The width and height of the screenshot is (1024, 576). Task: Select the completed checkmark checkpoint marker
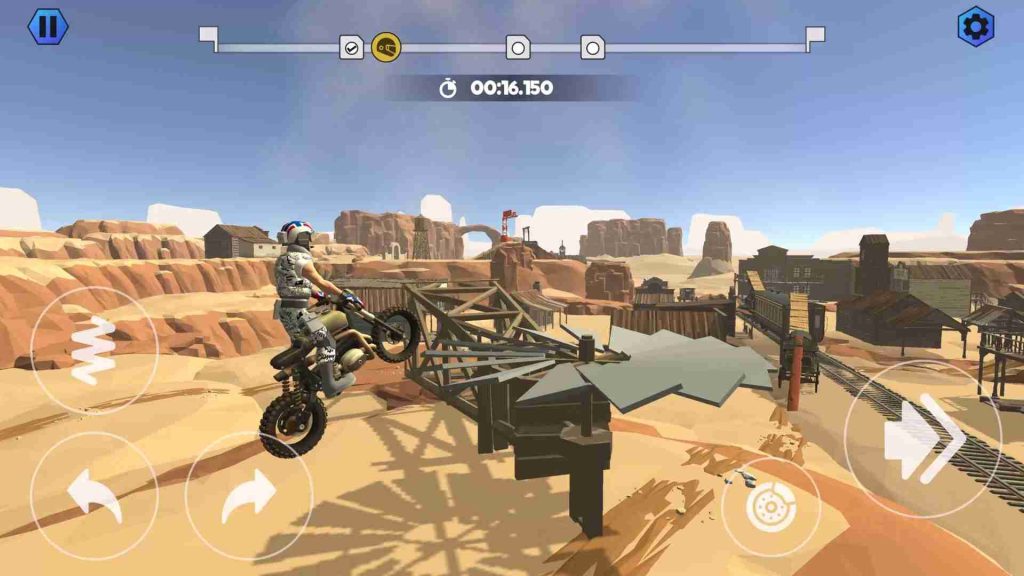tap(352, 47)
